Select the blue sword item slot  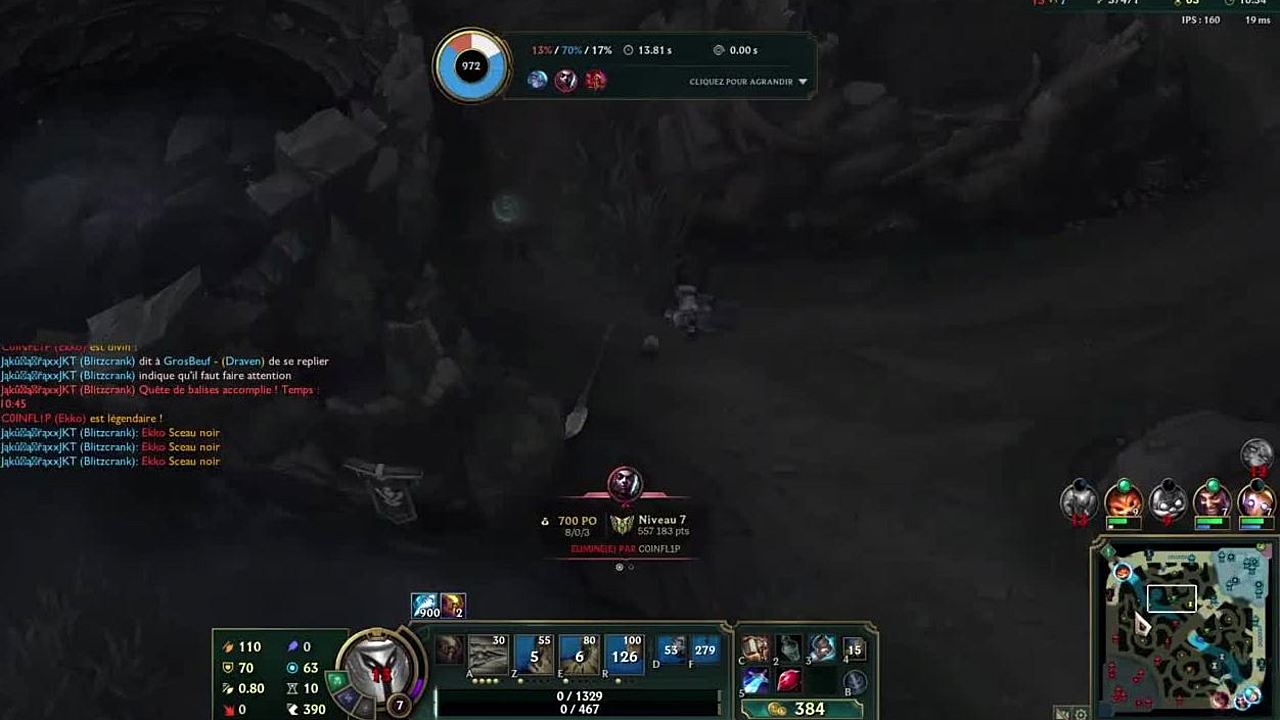point(756,680)
